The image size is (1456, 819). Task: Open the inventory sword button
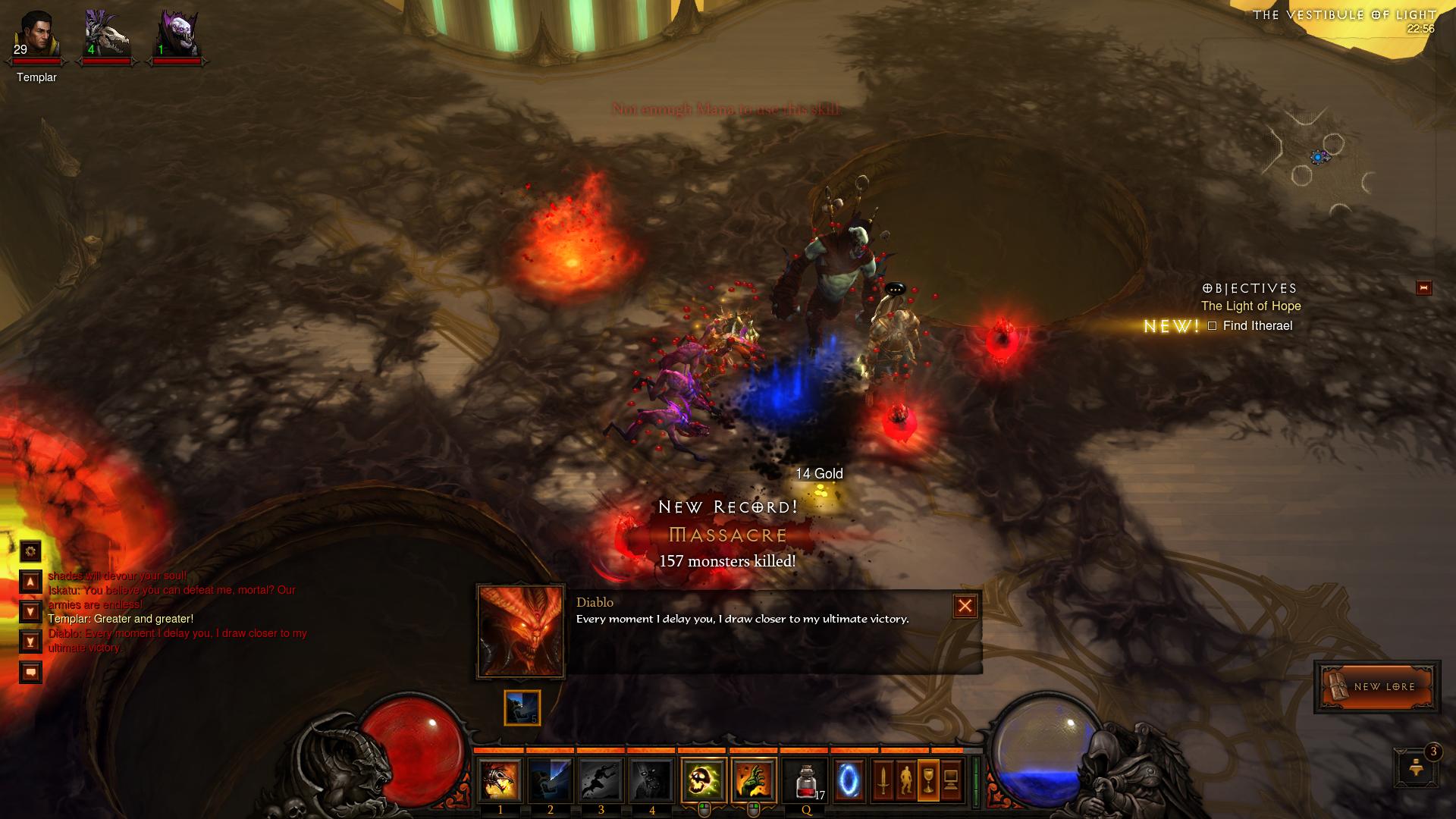883,780
